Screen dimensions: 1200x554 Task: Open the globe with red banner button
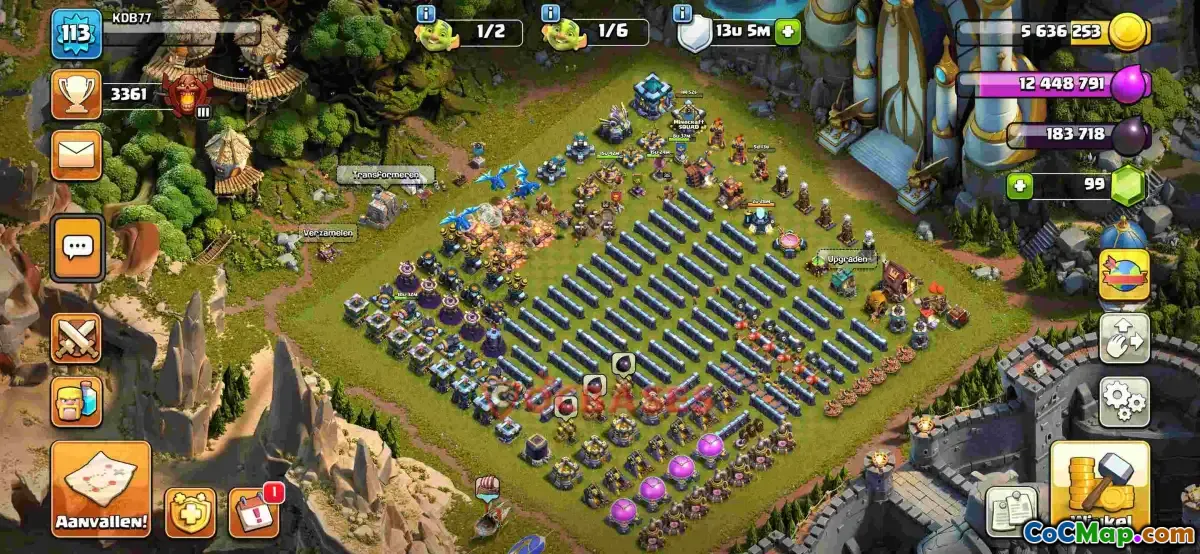[1124, 275]
